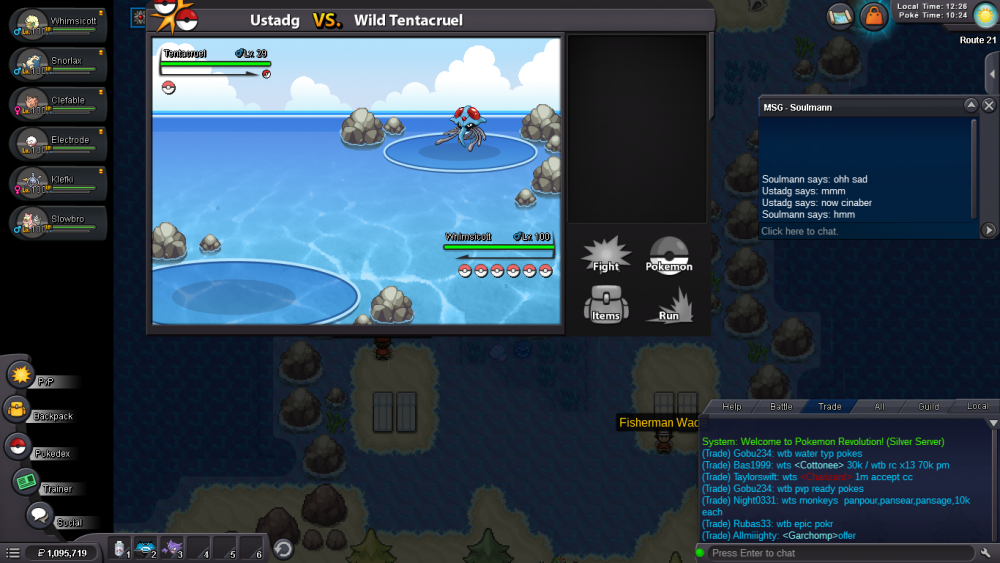Run away from the wild Tentacruel

tap(669, 303)
